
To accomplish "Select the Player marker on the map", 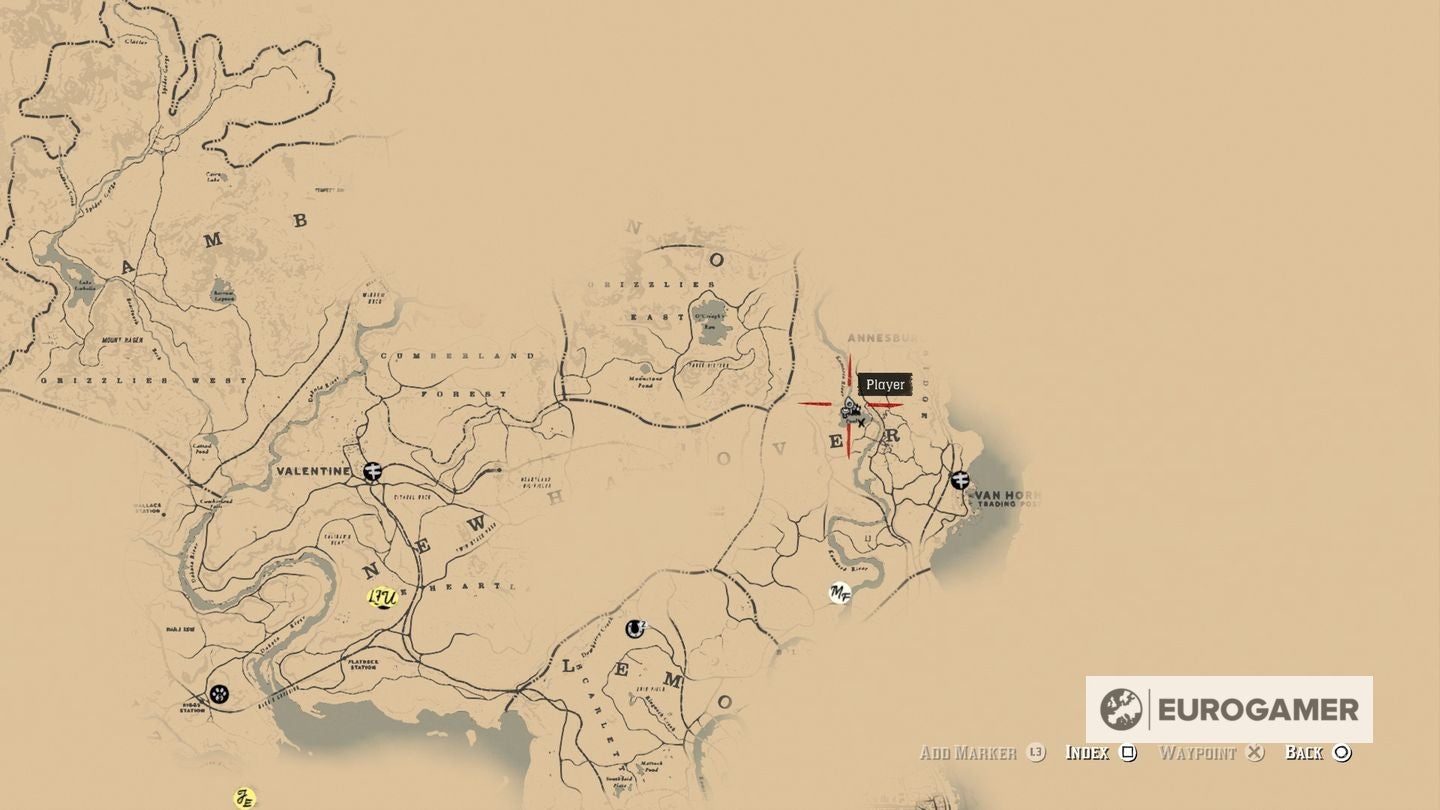I will click(x=850, y=404).
